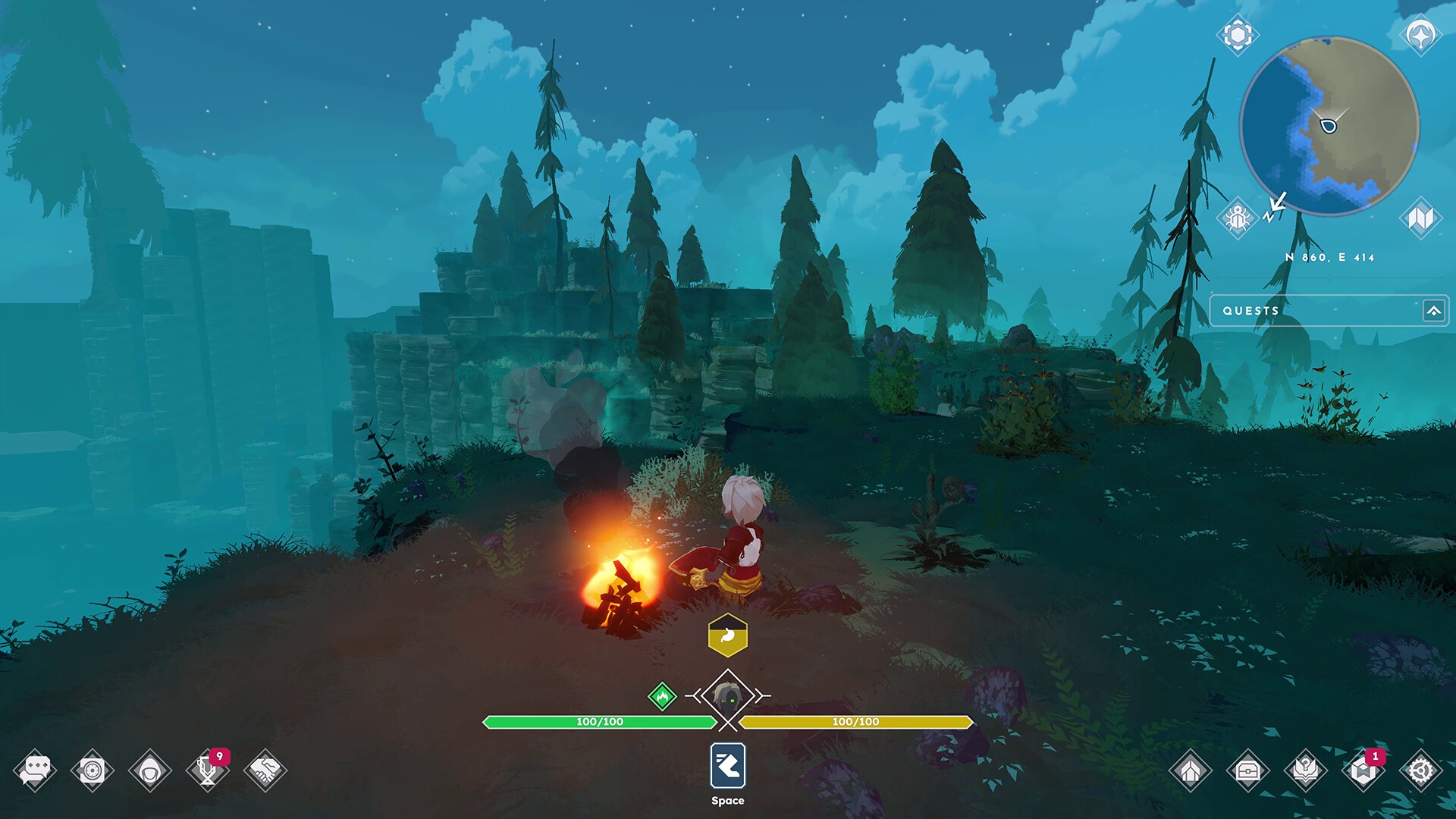Open the folded map icon
The height and width of the screenshot is (819, 1456).
[x=1420, y=218]
